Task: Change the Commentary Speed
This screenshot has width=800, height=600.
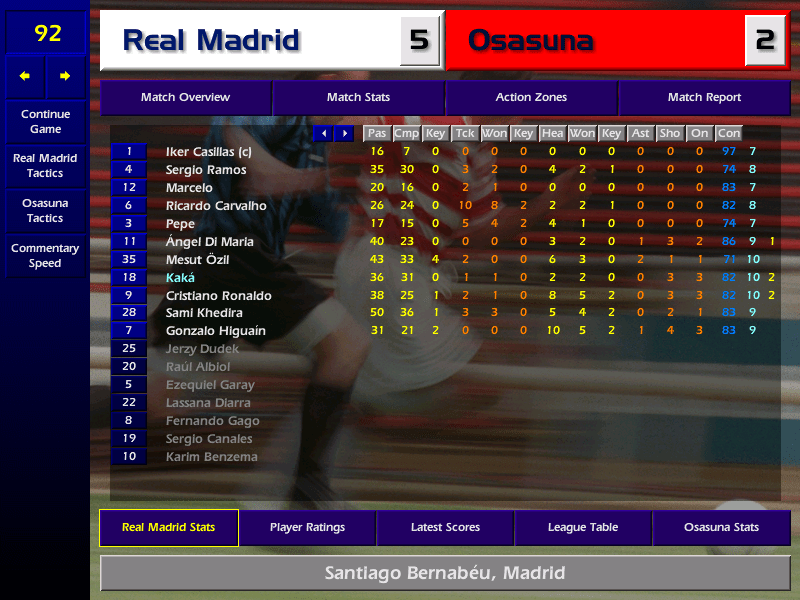Action: tap(45, 256)
